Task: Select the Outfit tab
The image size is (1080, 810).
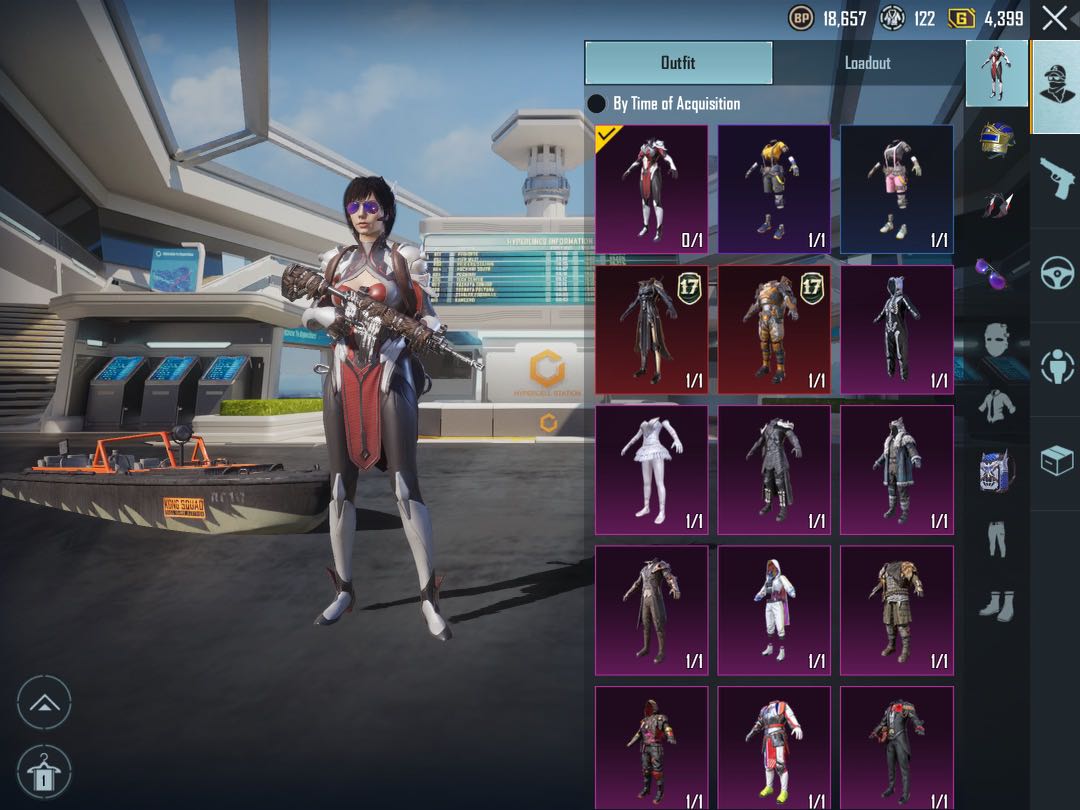Action: [678, 63]
